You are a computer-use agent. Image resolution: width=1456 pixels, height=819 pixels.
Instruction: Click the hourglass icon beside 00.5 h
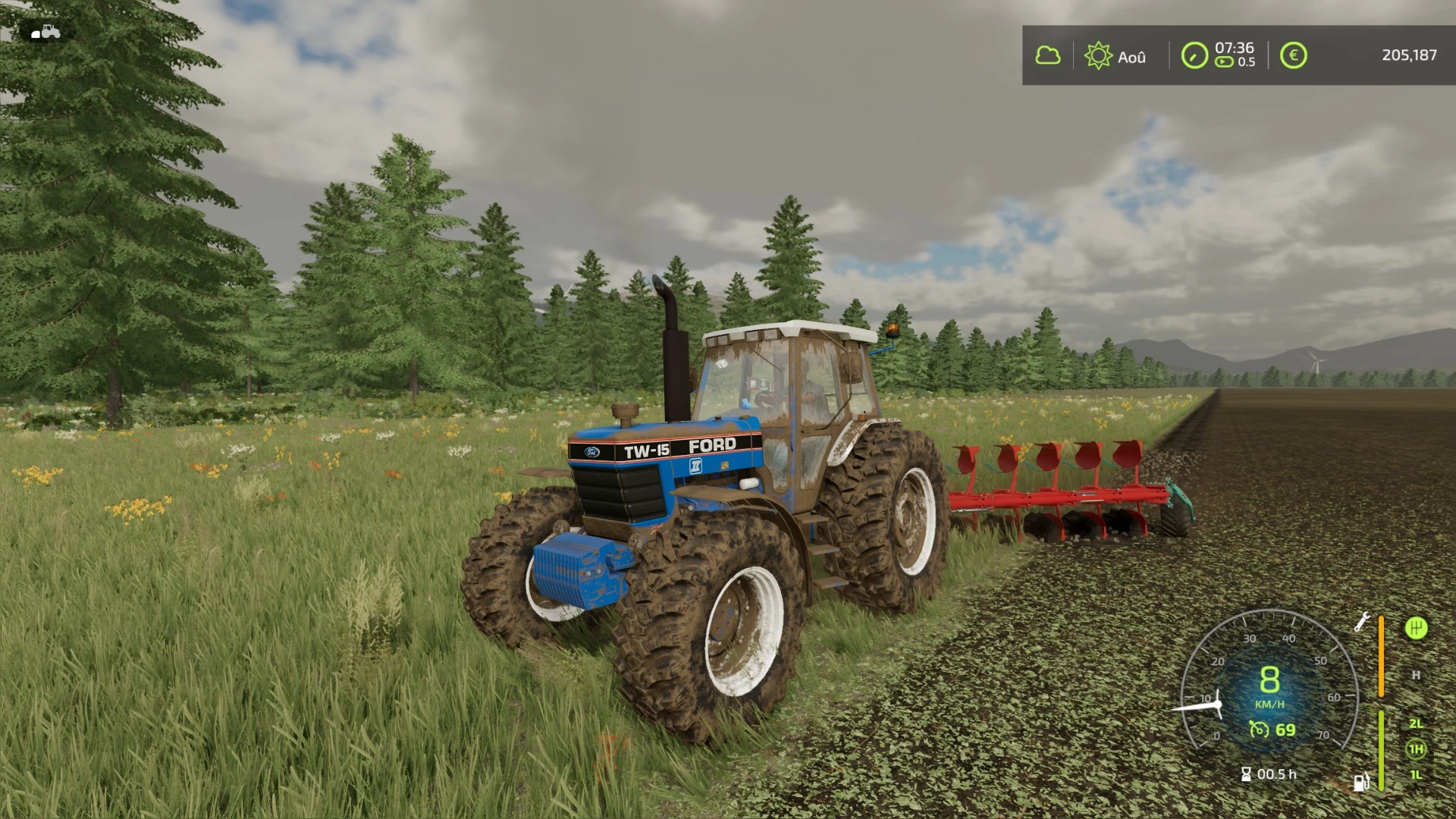[x=1246, y=774]
